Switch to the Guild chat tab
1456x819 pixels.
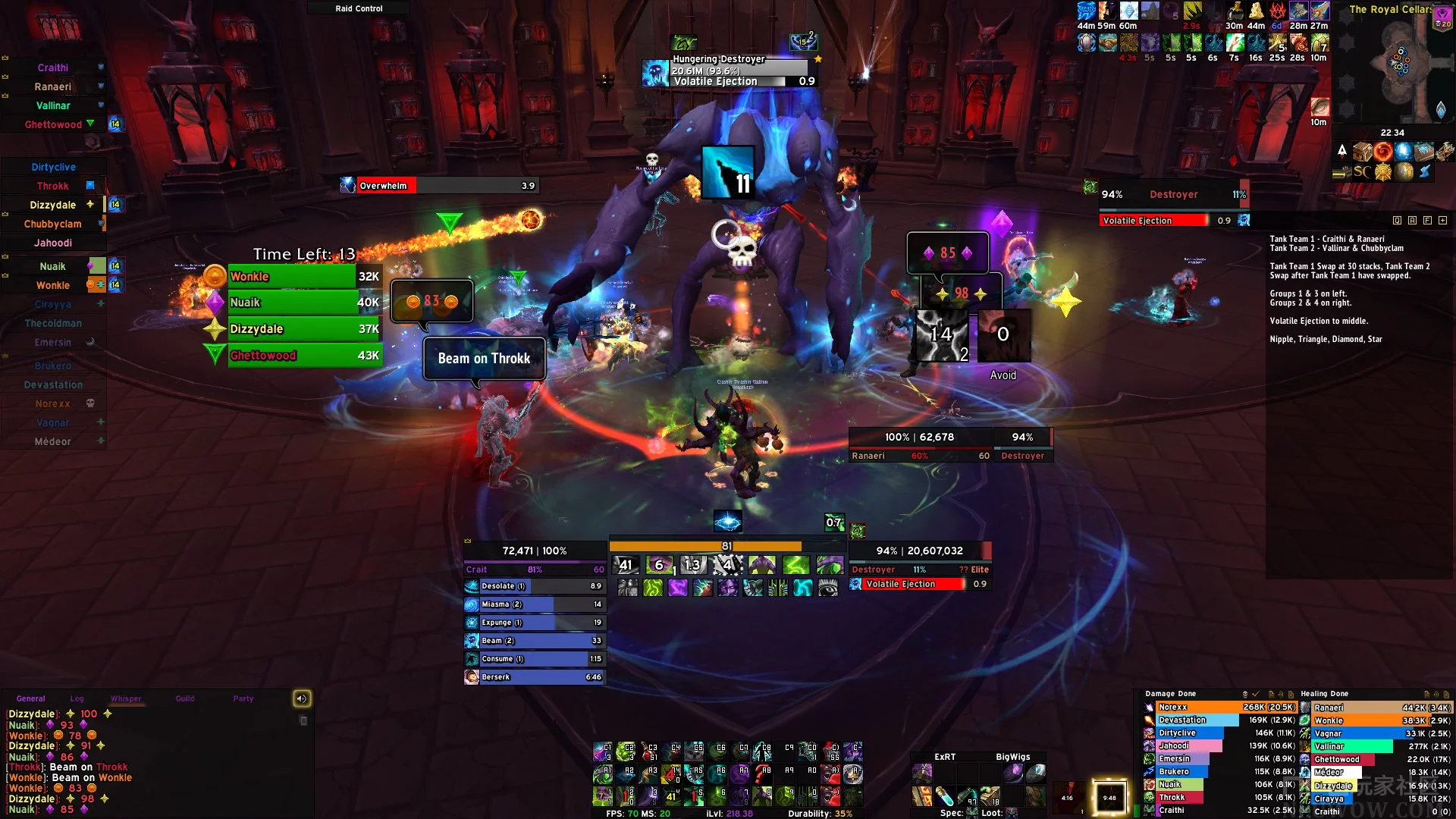(185, 698)
